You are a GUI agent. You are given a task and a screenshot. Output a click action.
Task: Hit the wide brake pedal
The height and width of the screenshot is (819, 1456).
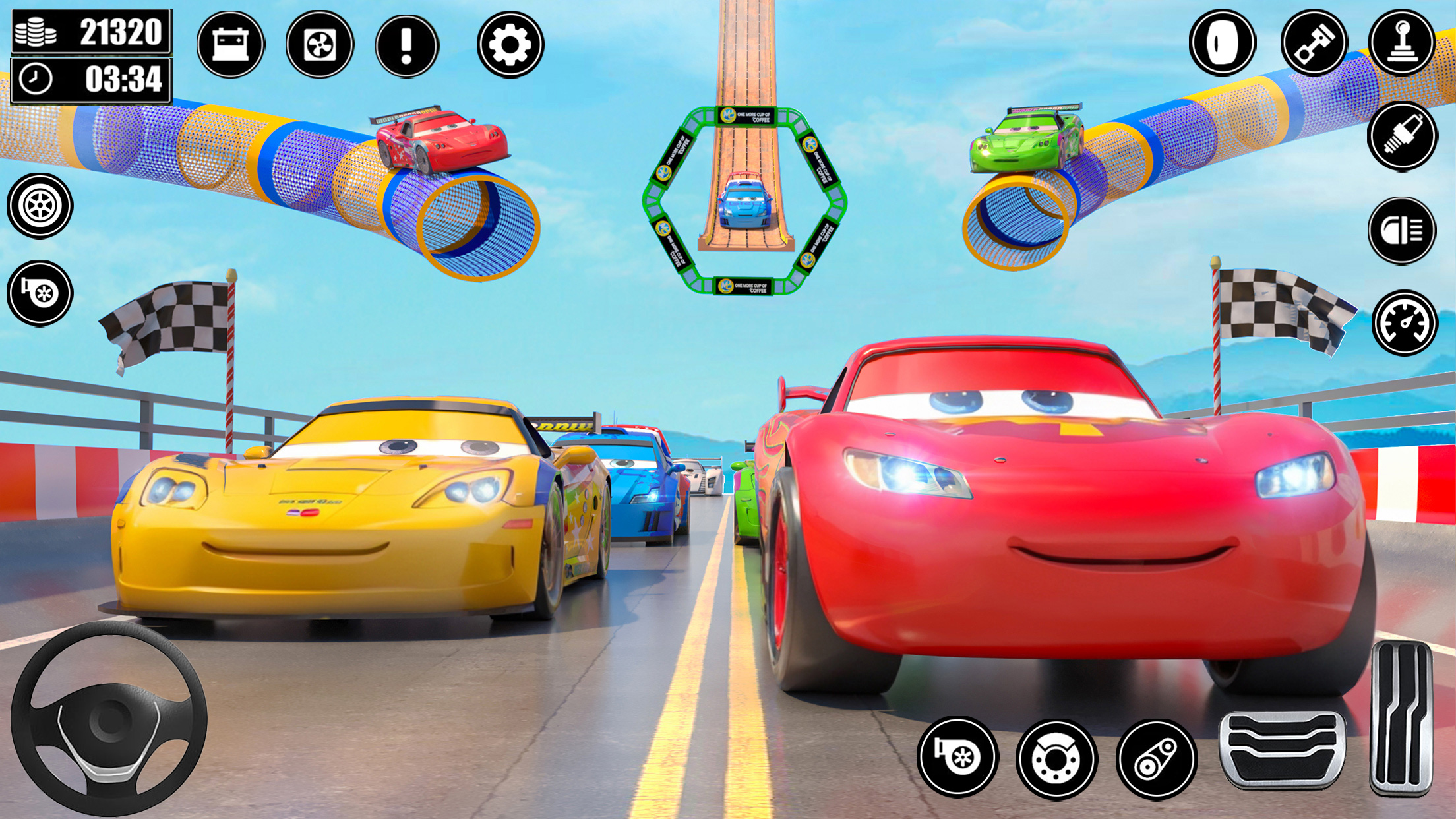1282,749
